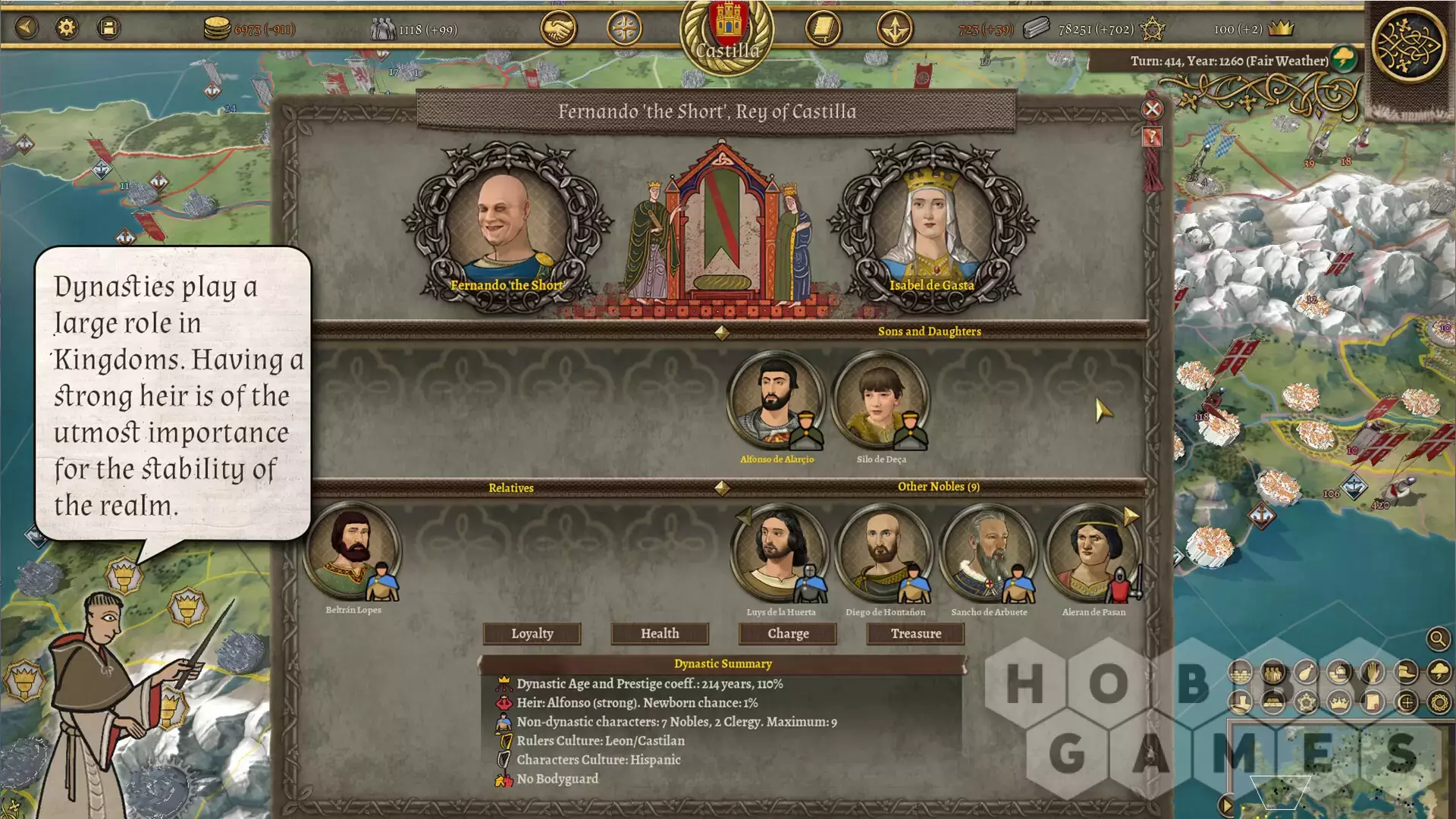Screen dimensions: 1456x819
Task: Select noble Luys de la Huerta
Action: pos(779,552)
